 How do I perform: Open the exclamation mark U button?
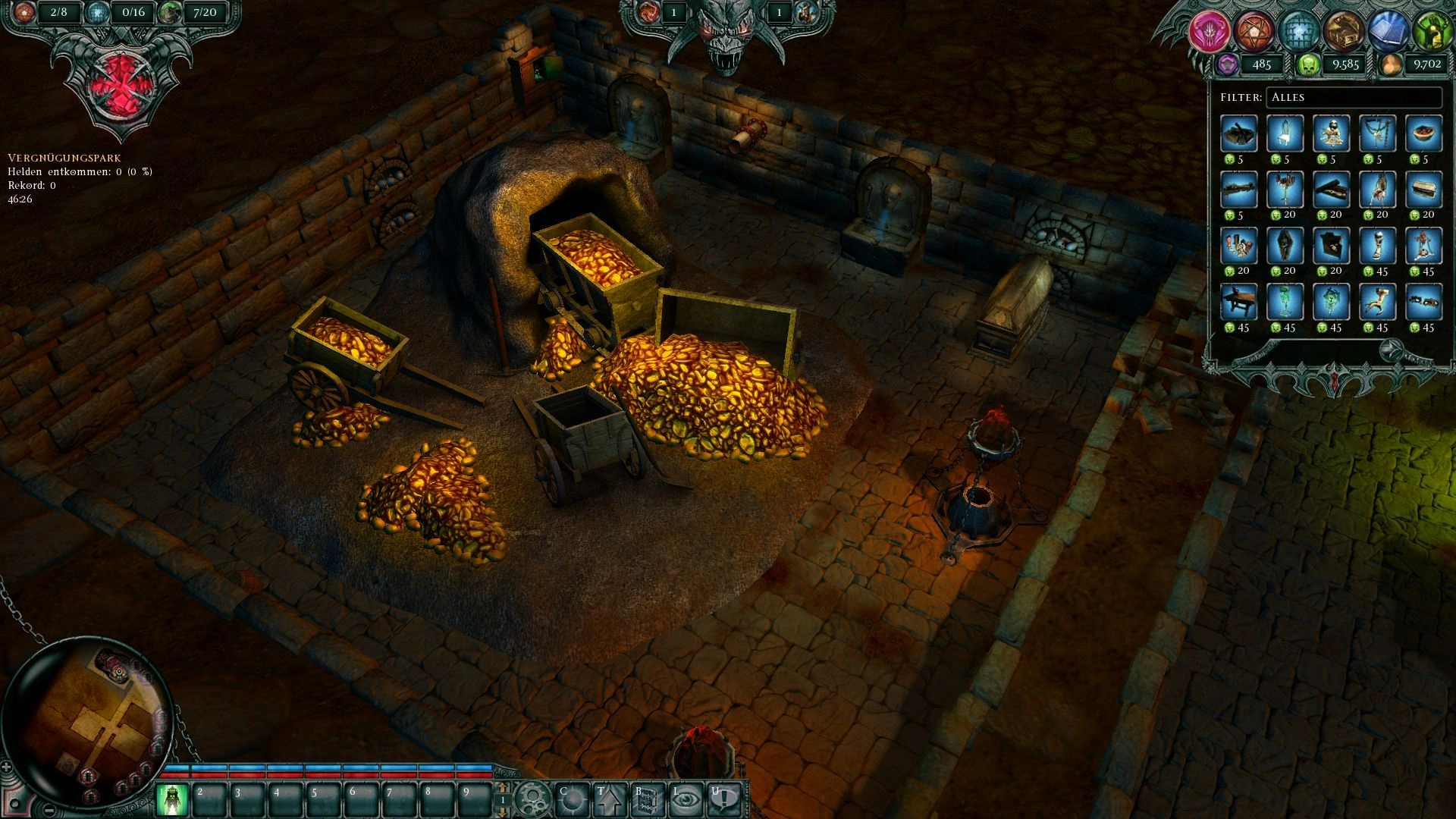723,799
